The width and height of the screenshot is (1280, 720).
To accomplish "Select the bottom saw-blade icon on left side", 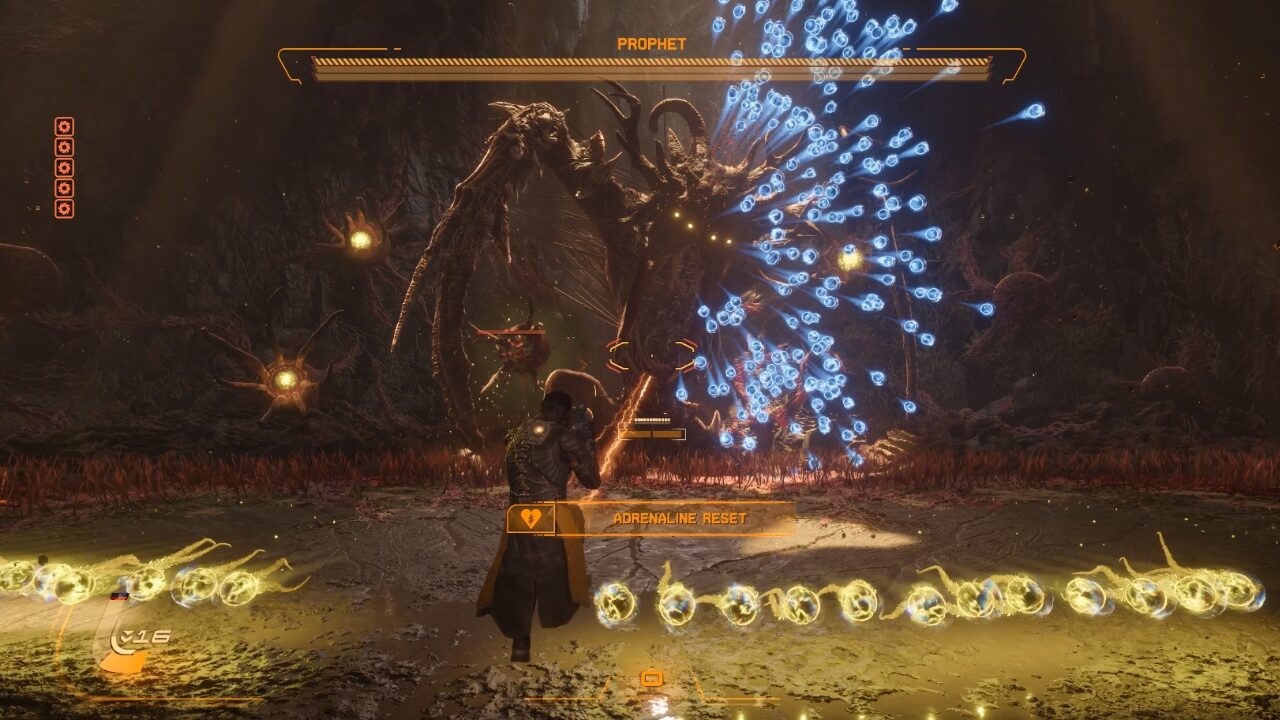I will 64,206.
